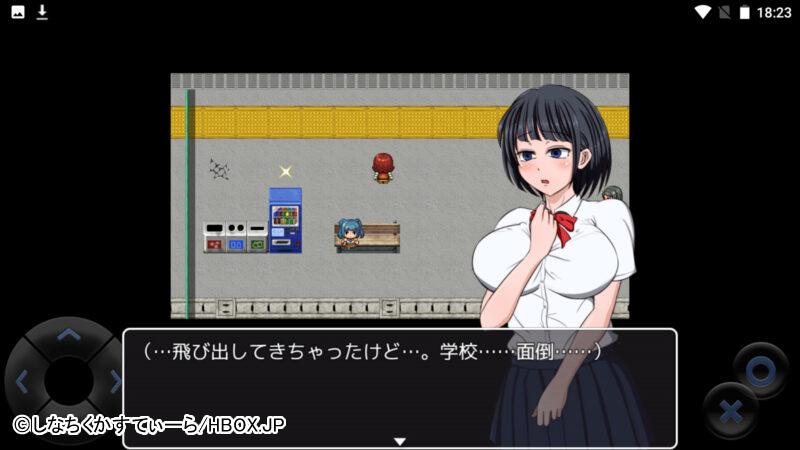The image size is (800, 450).
Task: Open the download notification icon in the status bar
Action: pyautogui.click(x=42, y=12)
